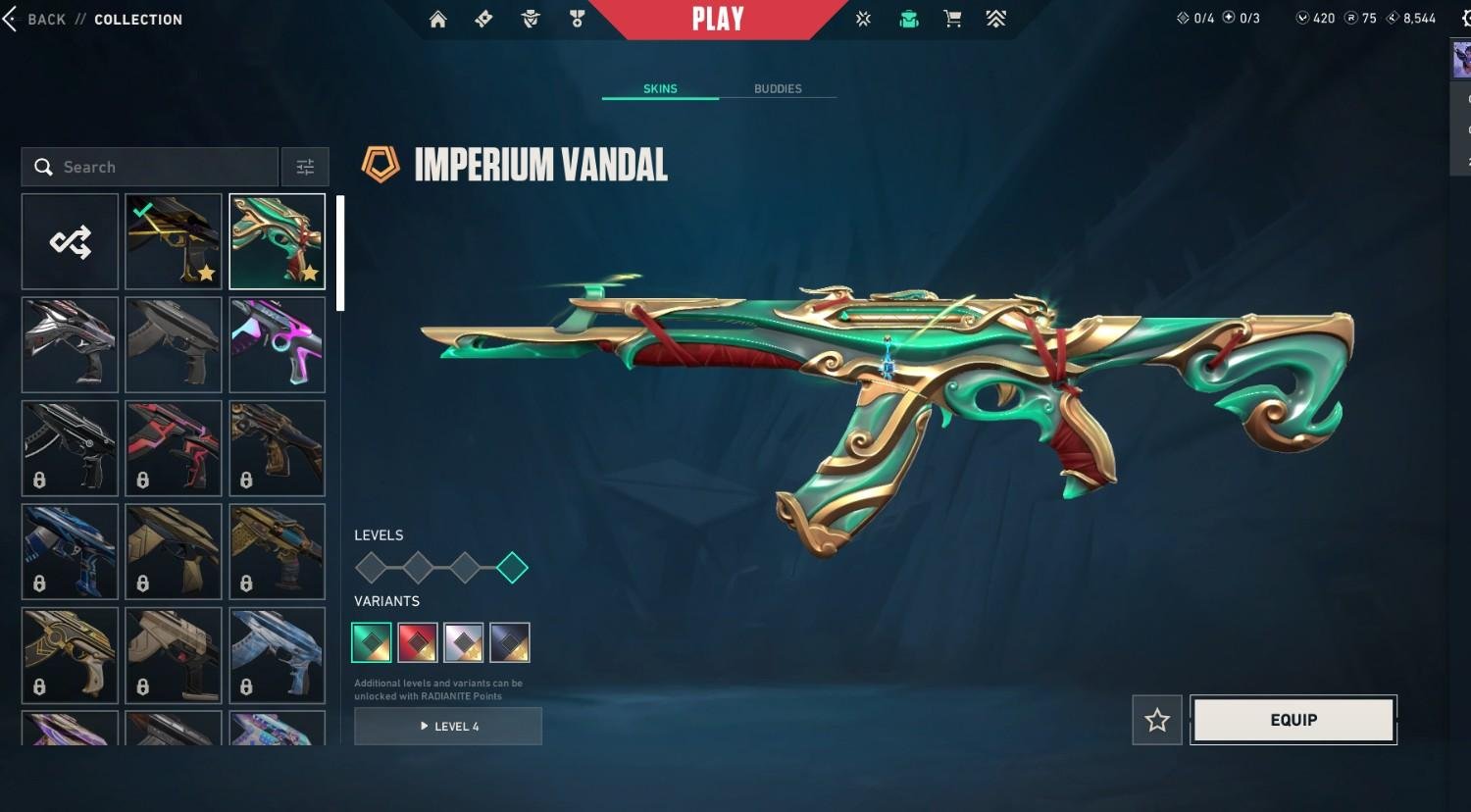Select the Skins tab
This screenshot has width=1471, height=812.
pos(660,89)
